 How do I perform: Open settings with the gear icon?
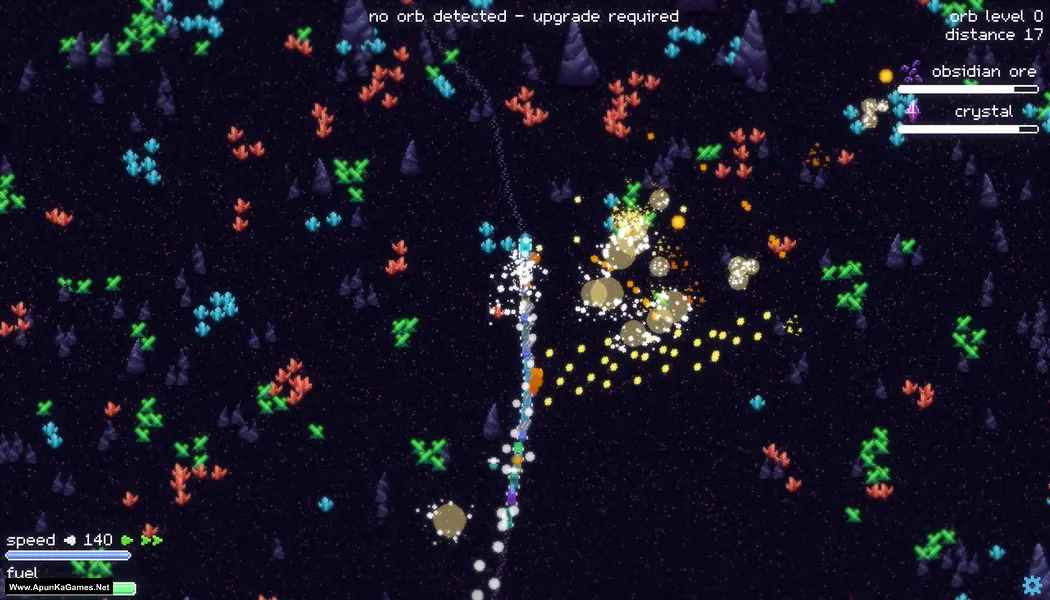click(x=1032, y=584)
